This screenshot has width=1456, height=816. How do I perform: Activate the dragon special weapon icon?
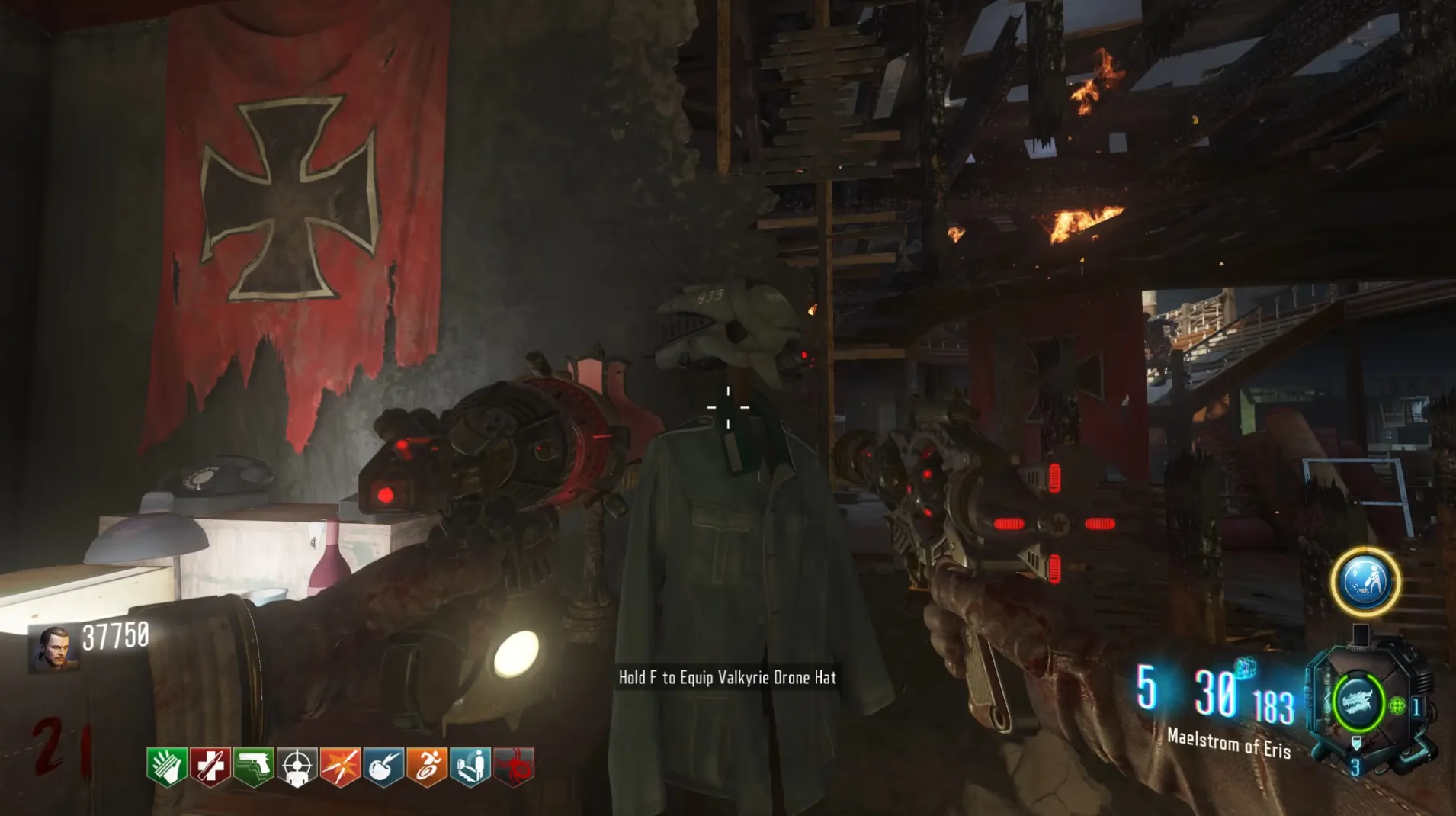coord(1357,702)
